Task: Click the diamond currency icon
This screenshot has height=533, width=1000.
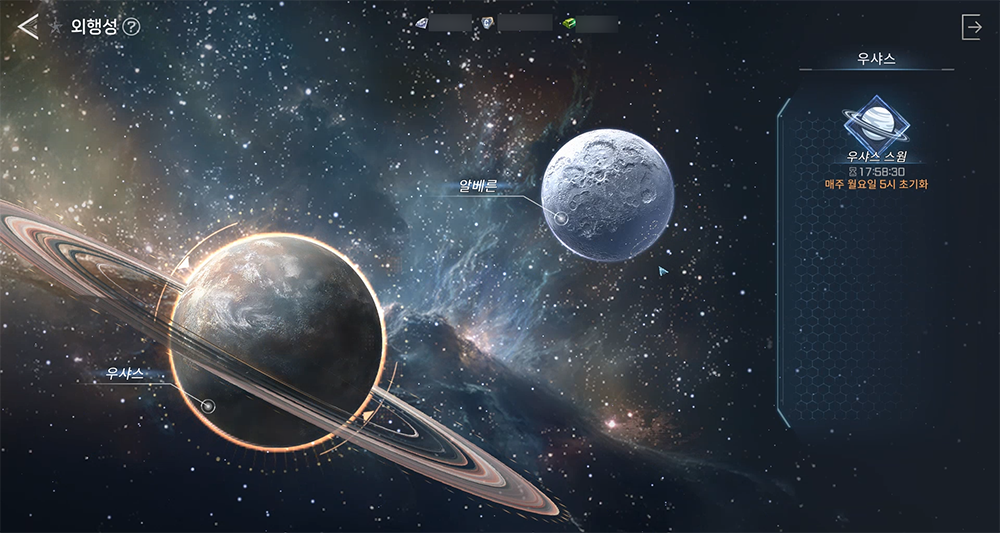Action: point(421,23)
